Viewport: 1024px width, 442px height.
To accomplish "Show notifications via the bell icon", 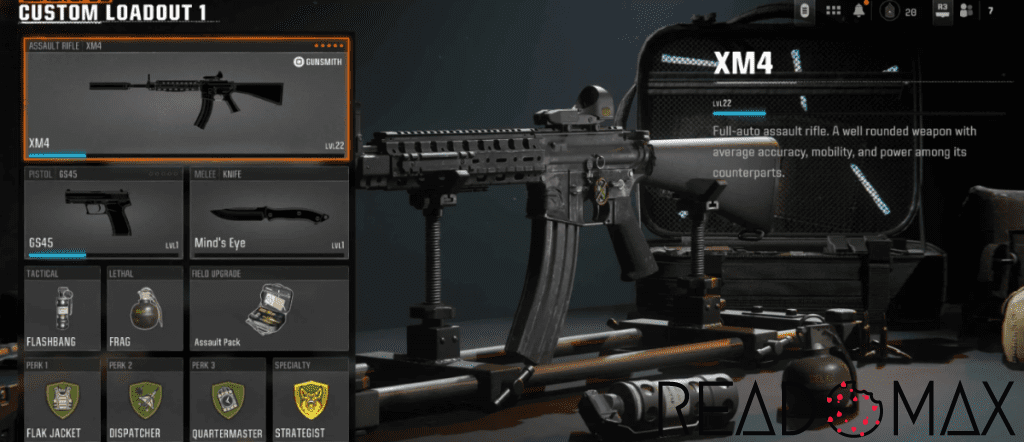I will click(859, 11).
